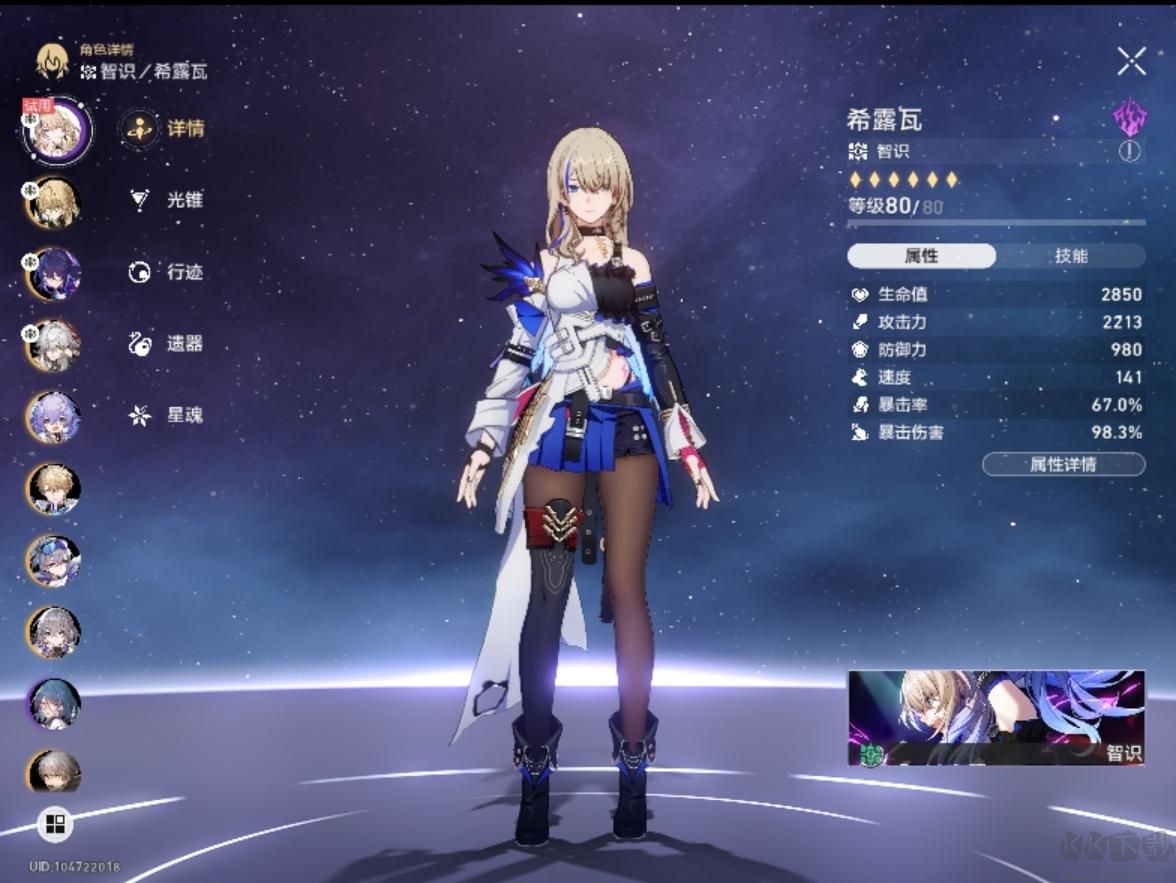Close the character details screen
Screen dimensions: 1176x883
click(1131, 62)
